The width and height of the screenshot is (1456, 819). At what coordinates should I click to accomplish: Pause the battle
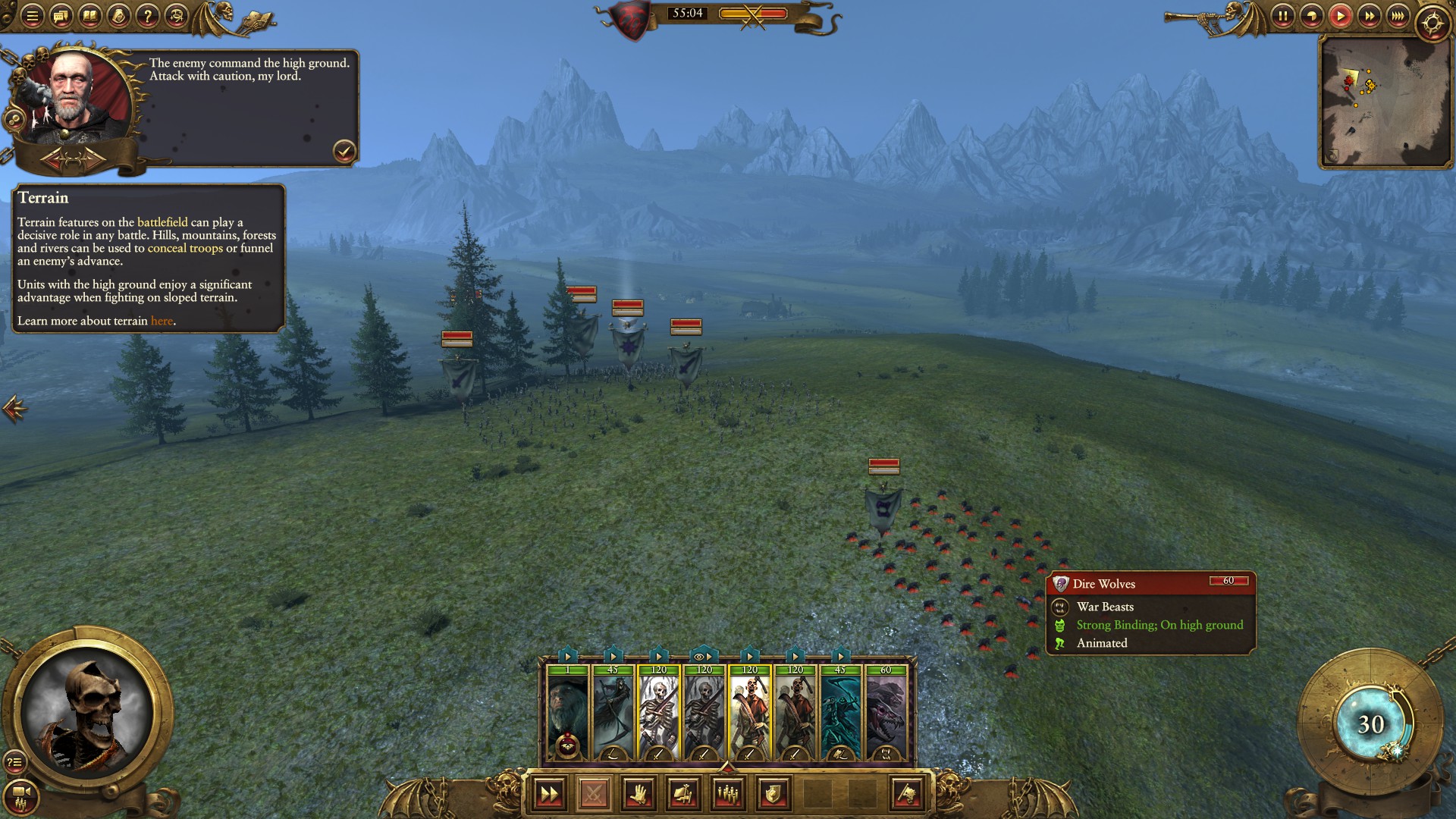[1282, 16]
